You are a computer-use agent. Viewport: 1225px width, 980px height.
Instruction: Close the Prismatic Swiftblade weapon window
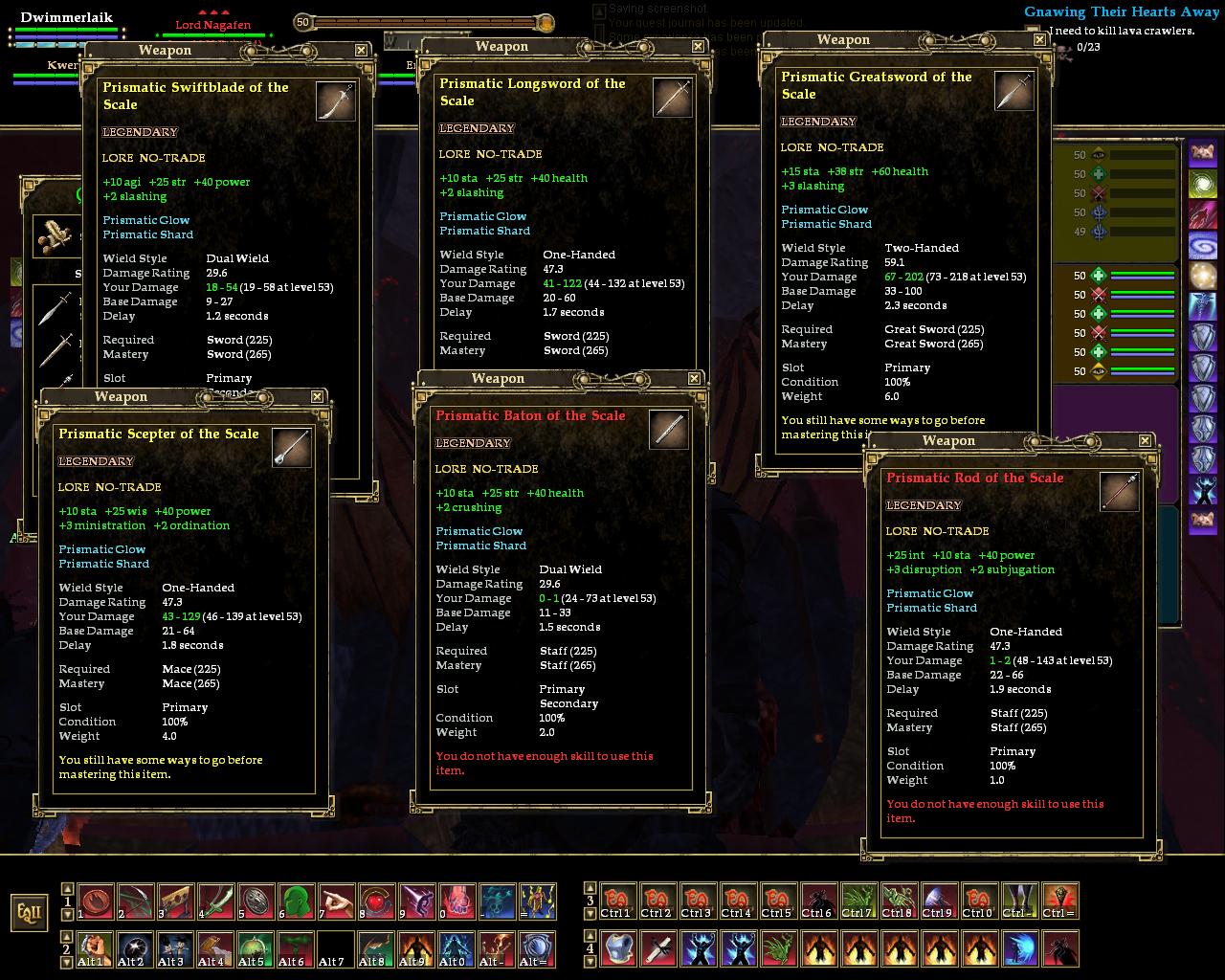coord(361,50)
